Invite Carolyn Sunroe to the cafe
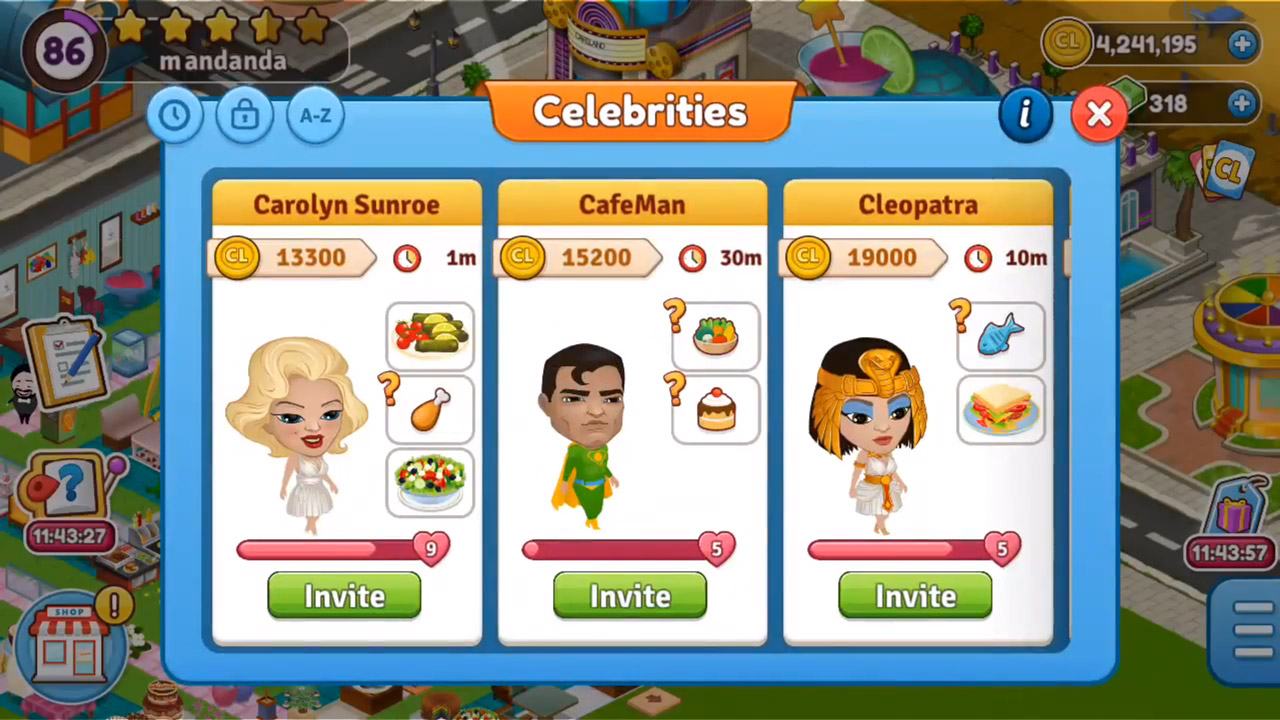 (344, 596)
